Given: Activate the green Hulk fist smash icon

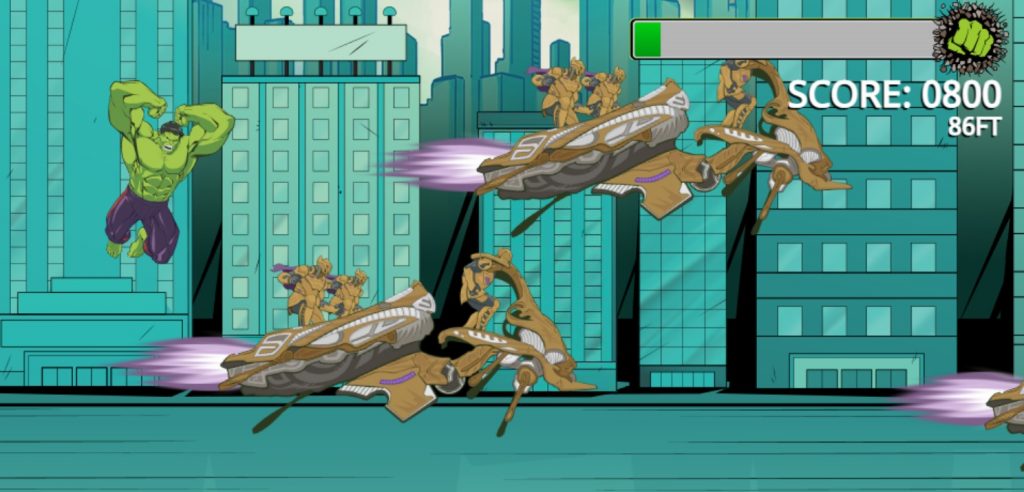Looking at the screenshot, I should point(970,38).
